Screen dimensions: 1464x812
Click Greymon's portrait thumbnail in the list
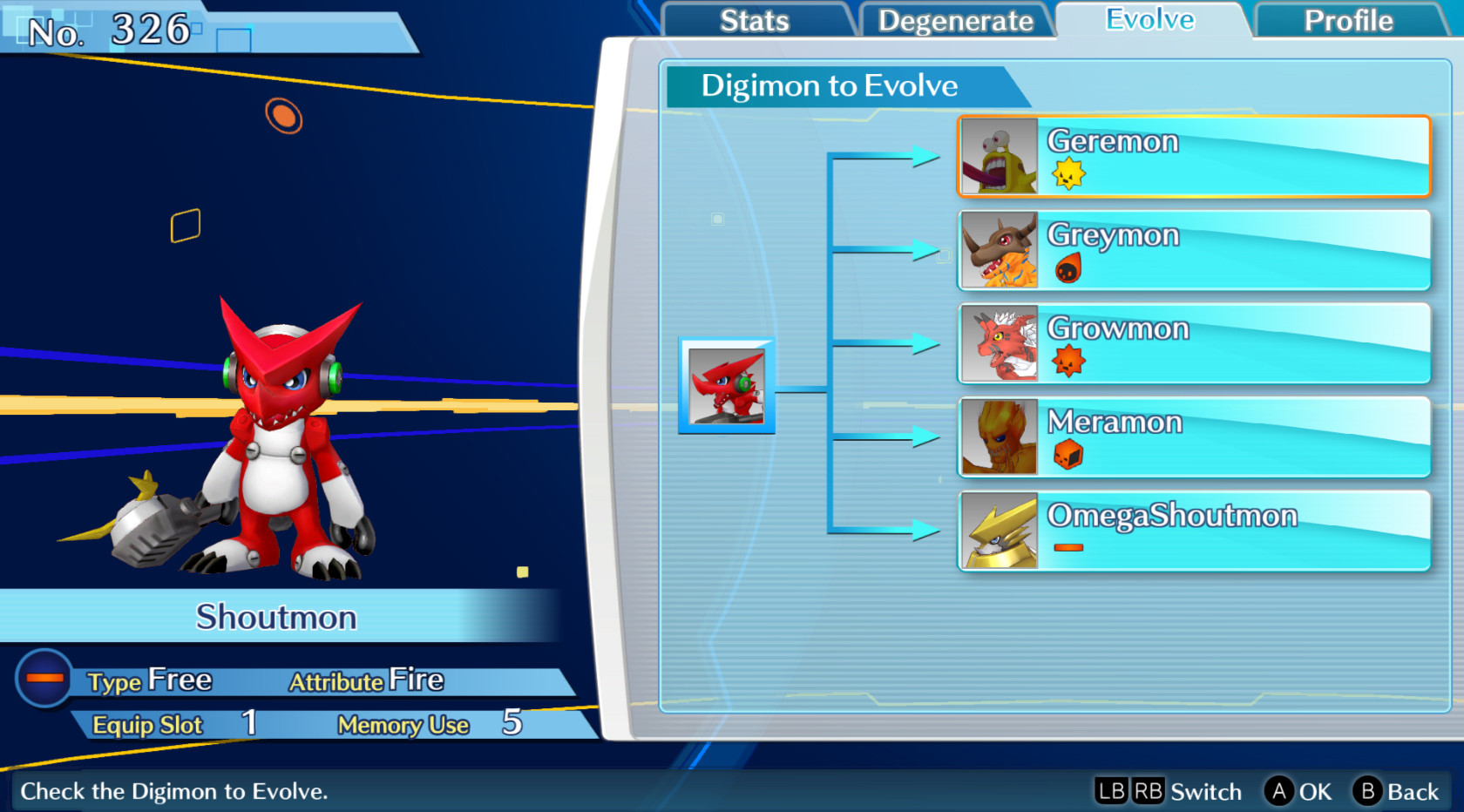point(998,250)
